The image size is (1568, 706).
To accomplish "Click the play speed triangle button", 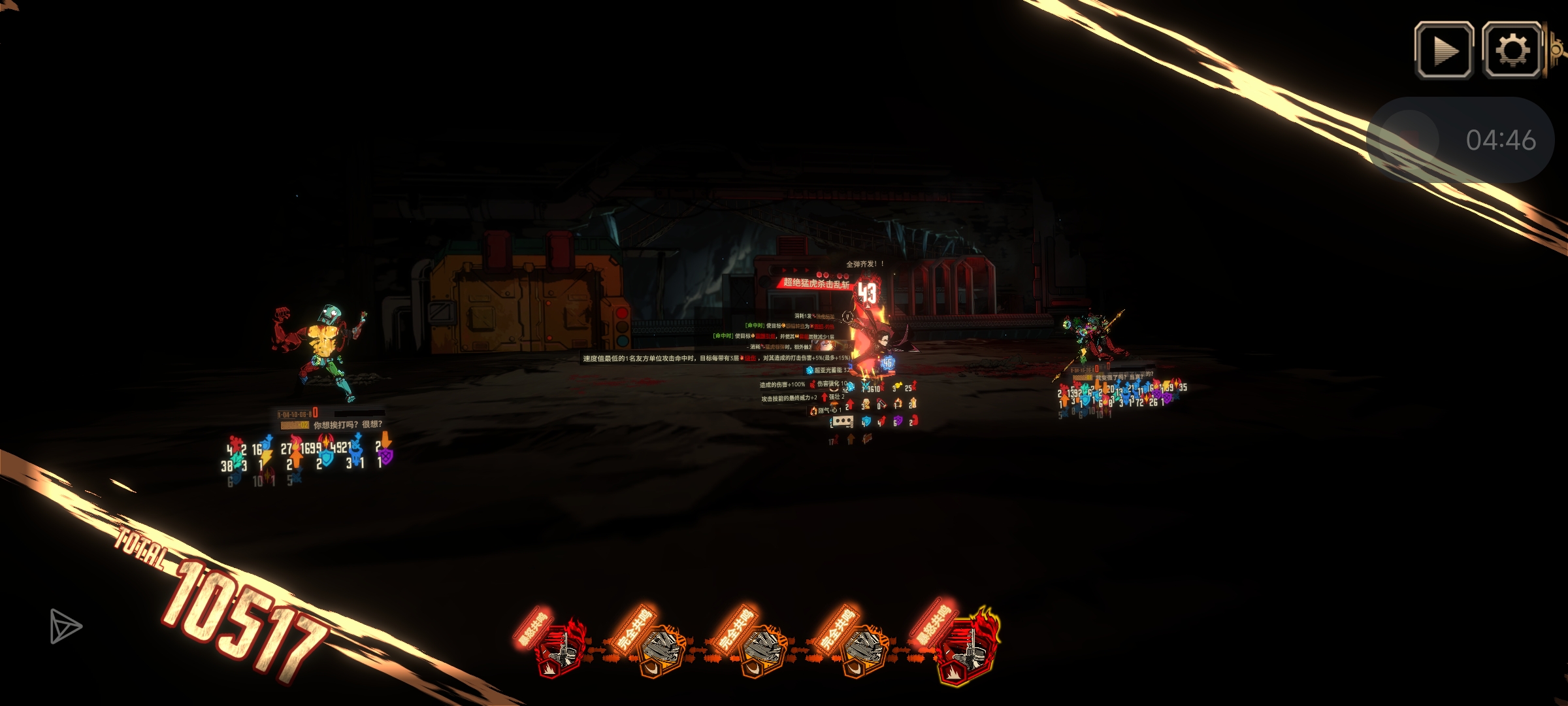I will [x=1444, y=50].
